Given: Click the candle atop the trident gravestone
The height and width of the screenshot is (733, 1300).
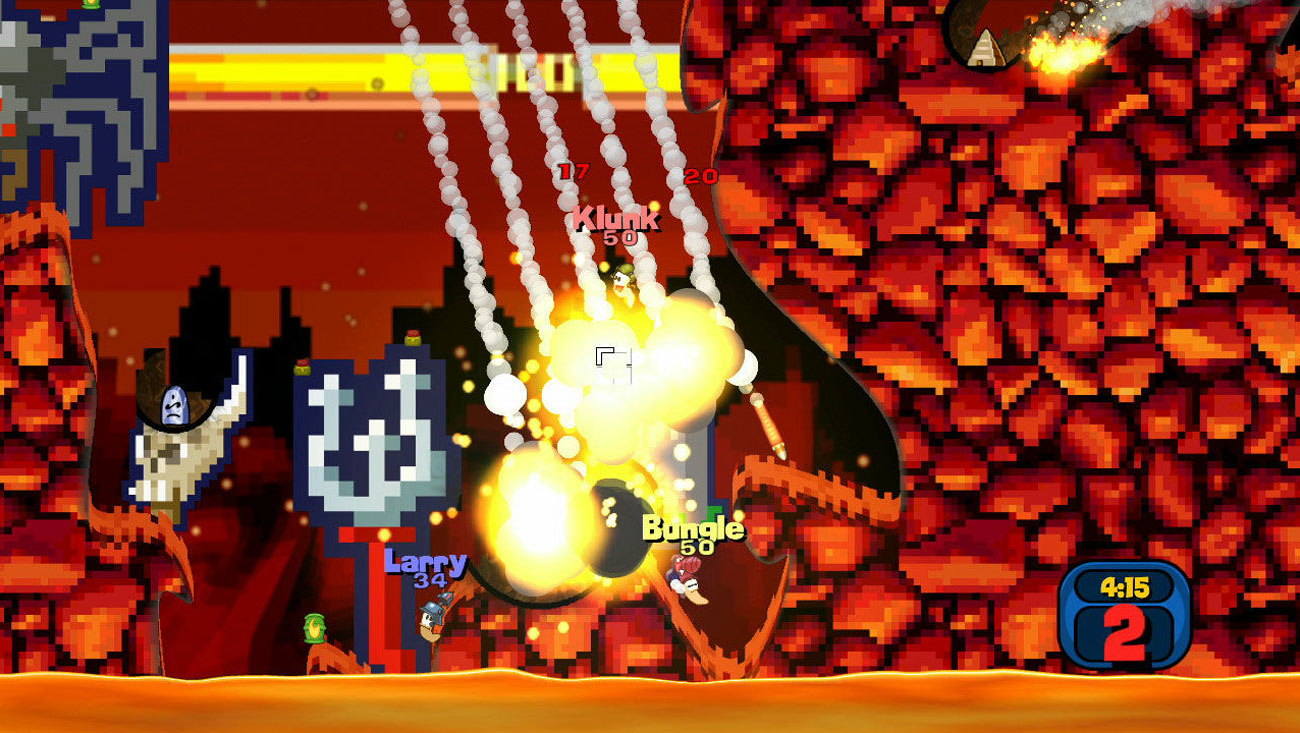Looking at the screenshot, I should tap(412, 339).
